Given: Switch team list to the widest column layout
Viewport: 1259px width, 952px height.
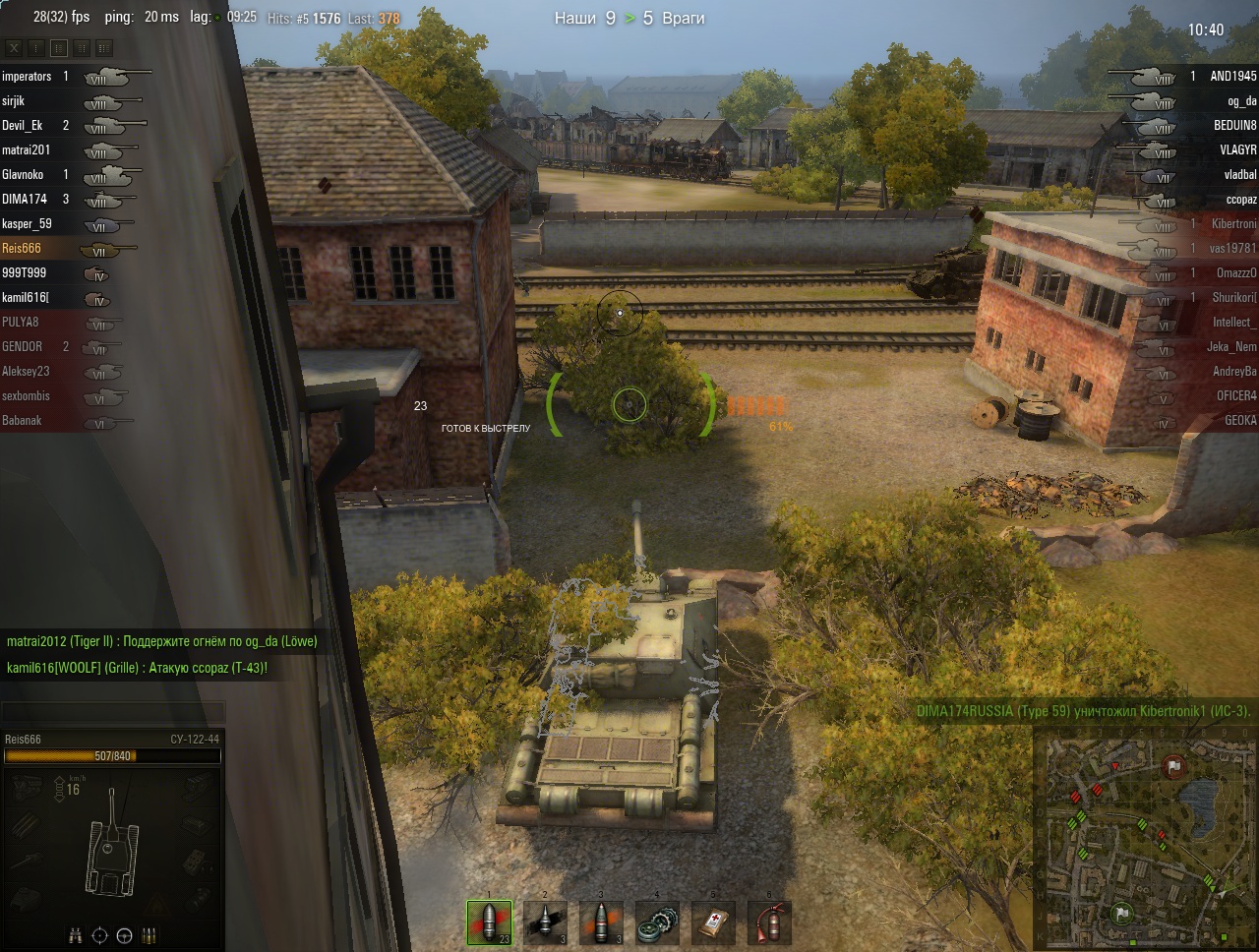Looking at the screenshot, I should 103,47.
